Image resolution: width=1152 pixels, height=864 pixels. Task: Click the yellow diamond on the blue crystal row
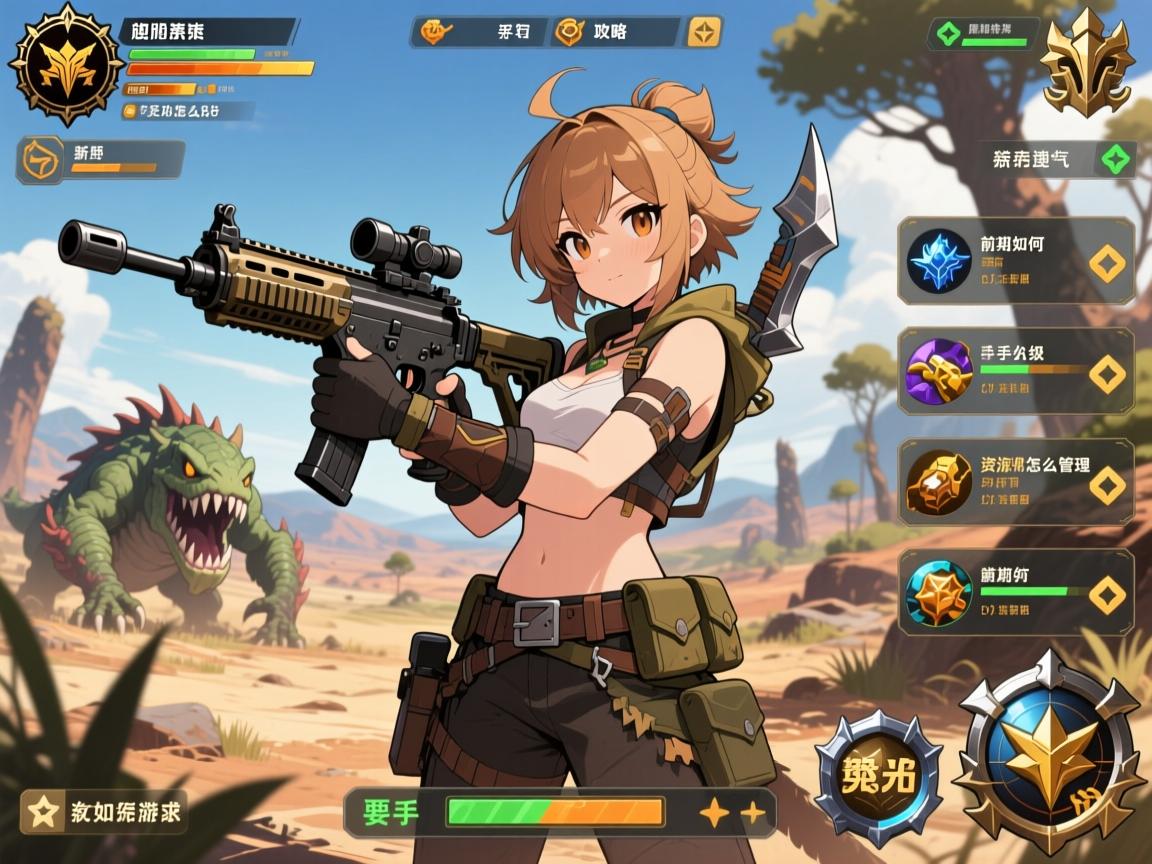click(x=1106, y=262)
